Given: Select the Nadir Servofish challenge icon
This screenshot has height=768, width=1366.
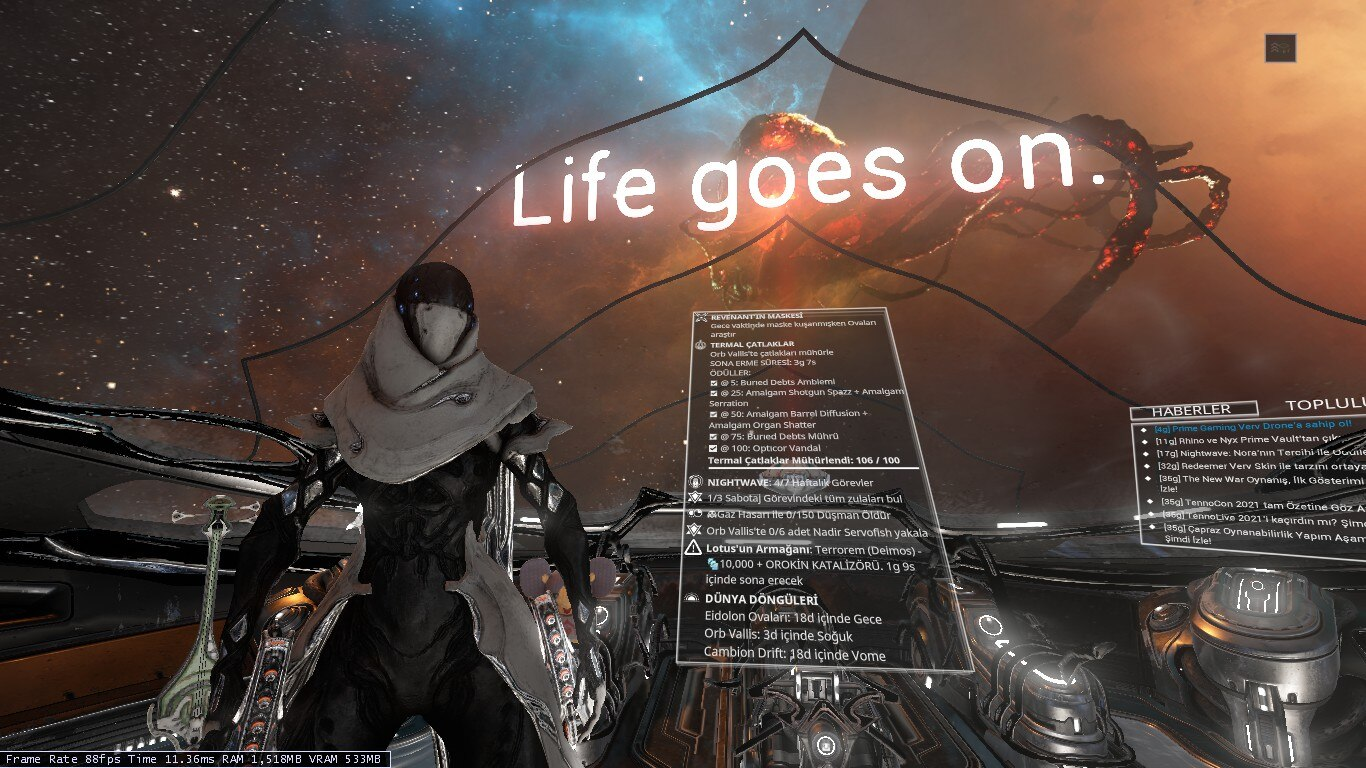Looking at the screenshot, I should click(694, 532).
